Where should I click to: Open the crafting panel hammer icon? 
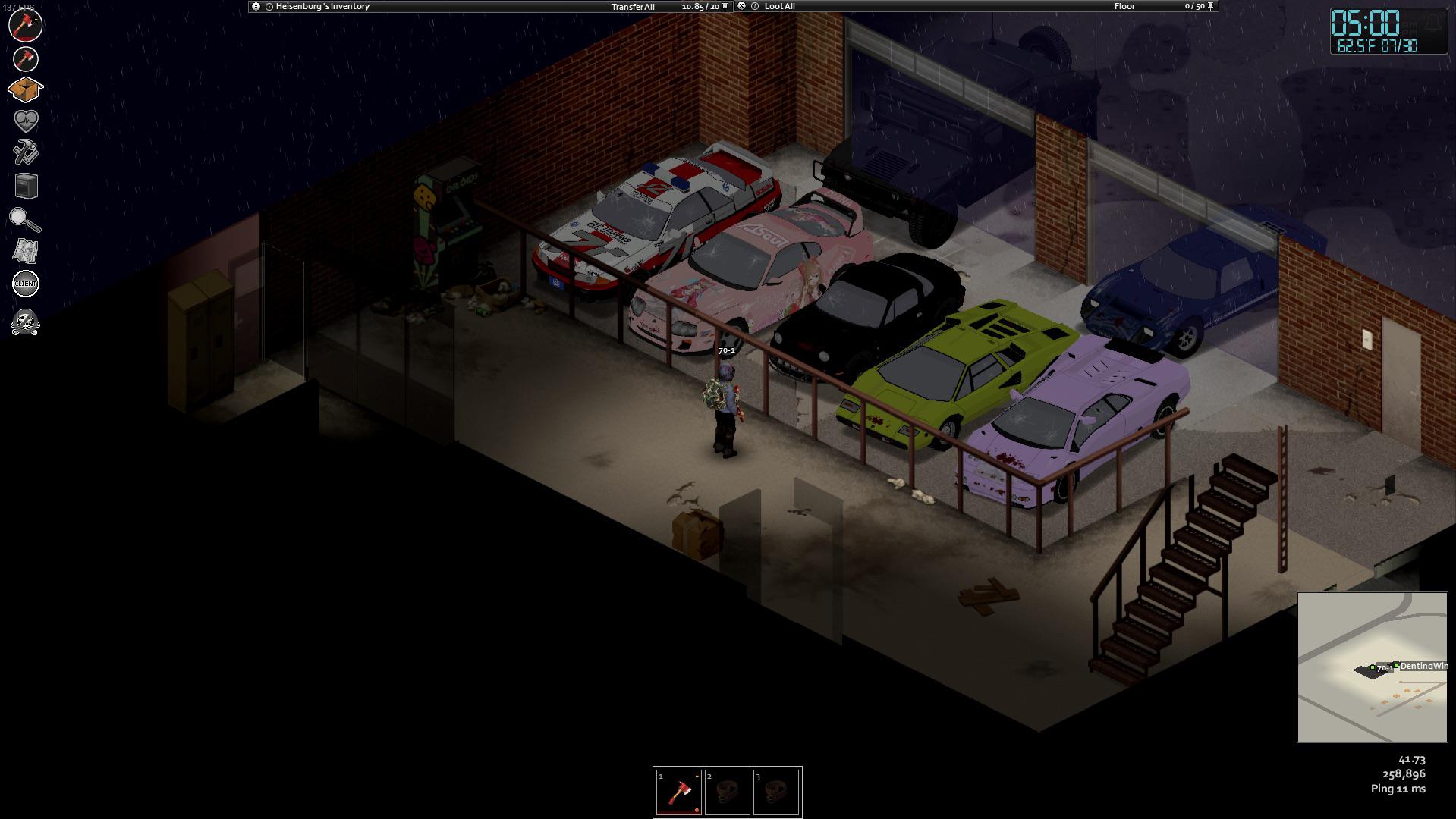25,149
